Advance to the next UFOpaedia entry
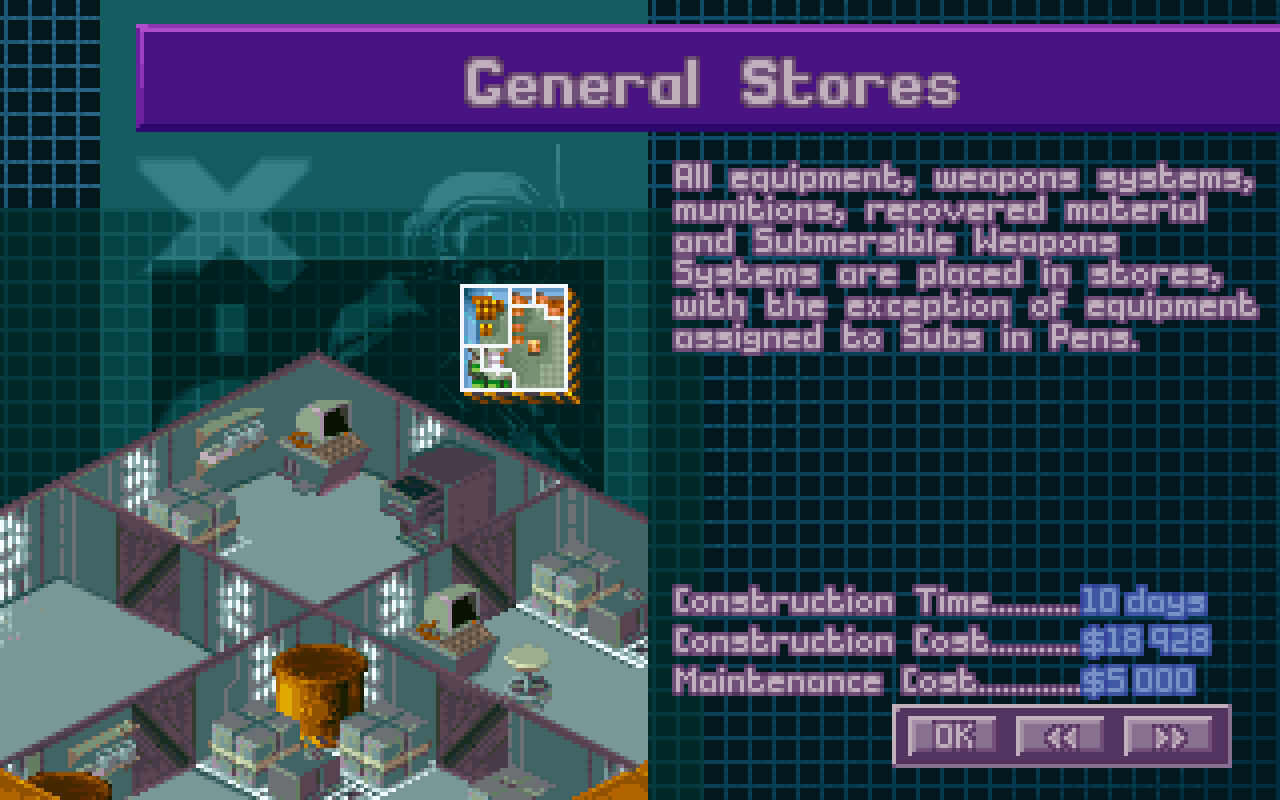This screenshot has width=1280, height=800. click(x=1169, y=736)
